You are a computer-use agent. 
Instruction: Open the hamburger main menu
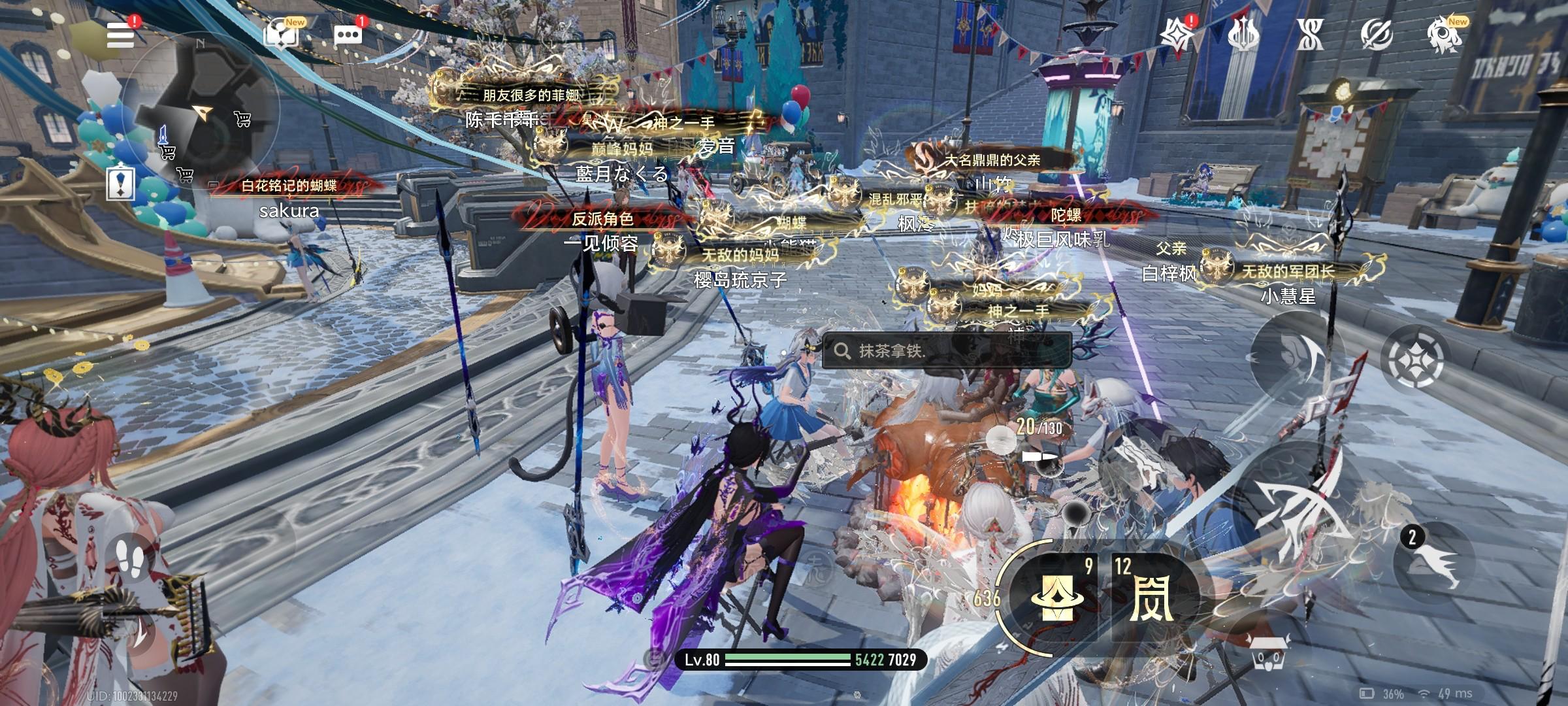(121, 34)
